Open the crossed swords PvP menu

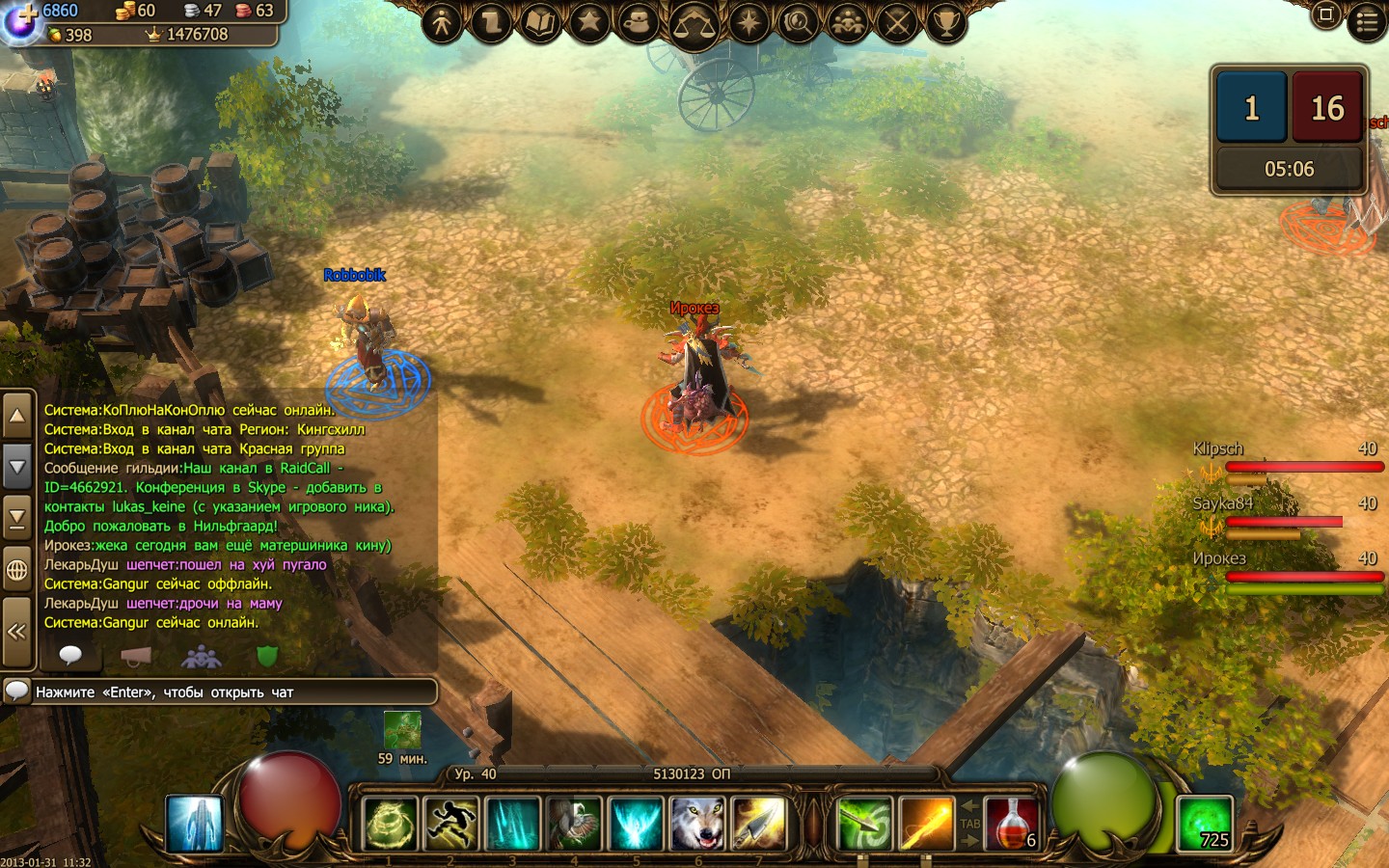(897, 21)
